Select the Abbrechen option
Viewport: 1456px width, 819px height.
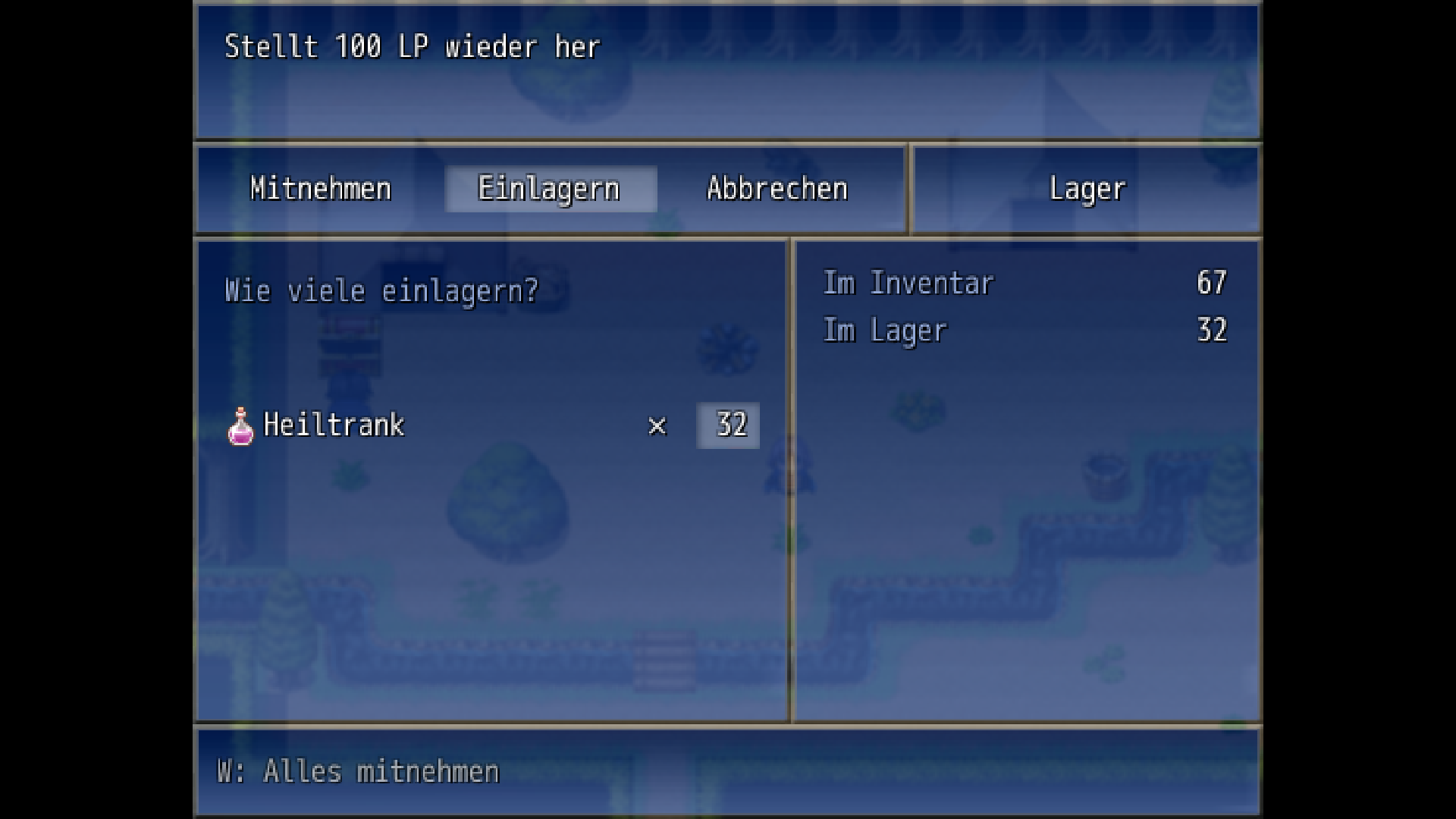777,189
